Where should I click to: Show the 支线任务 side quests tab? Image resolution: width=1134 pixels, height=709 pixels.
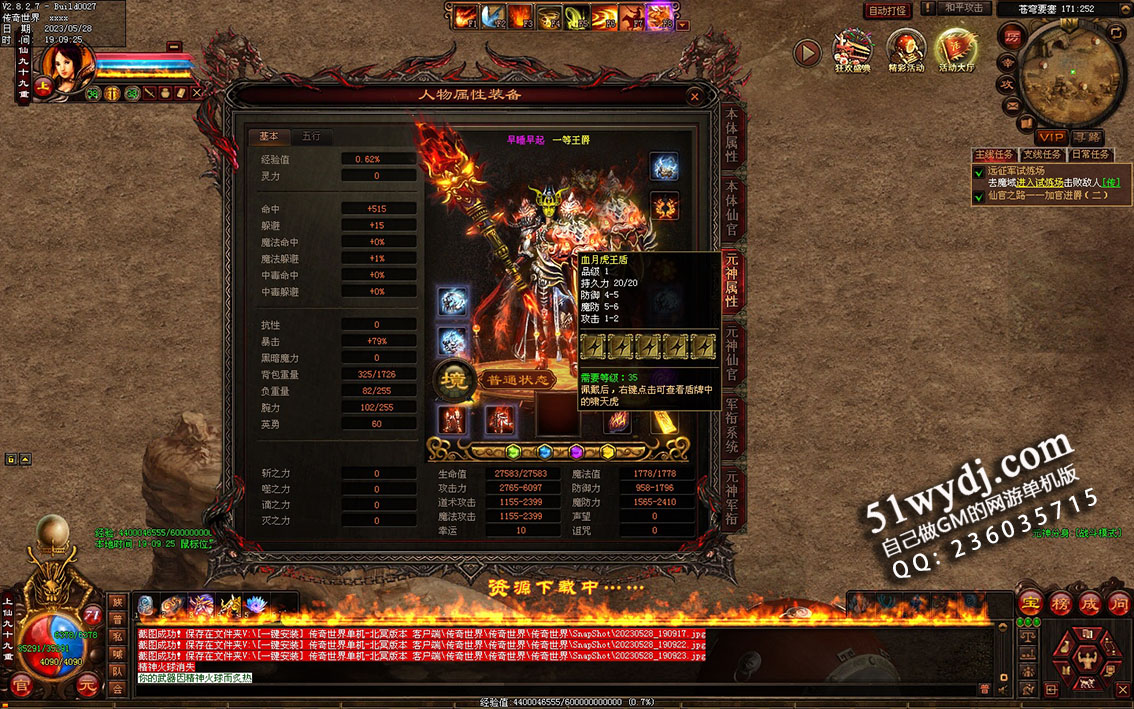click(1042, 155)
